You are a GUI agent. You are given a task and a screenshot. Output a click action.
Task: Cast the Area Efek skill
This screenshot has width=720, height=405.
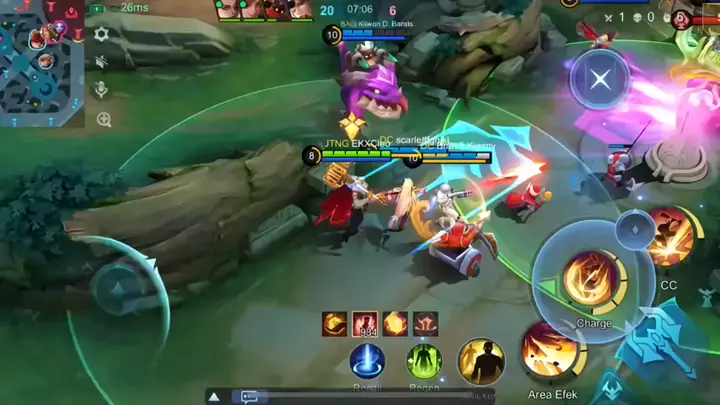[x=549, y=350]
